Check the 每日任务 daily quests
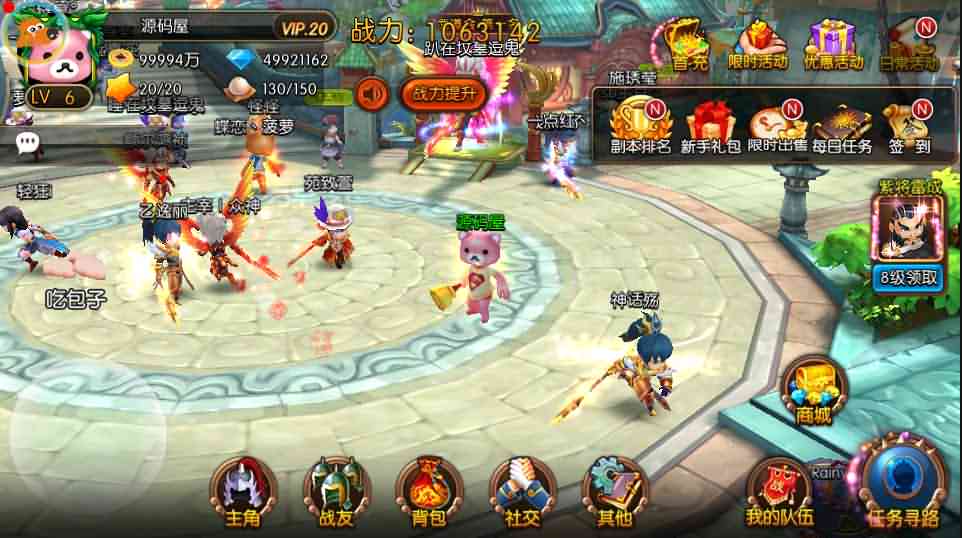 [x=842, y=126]
